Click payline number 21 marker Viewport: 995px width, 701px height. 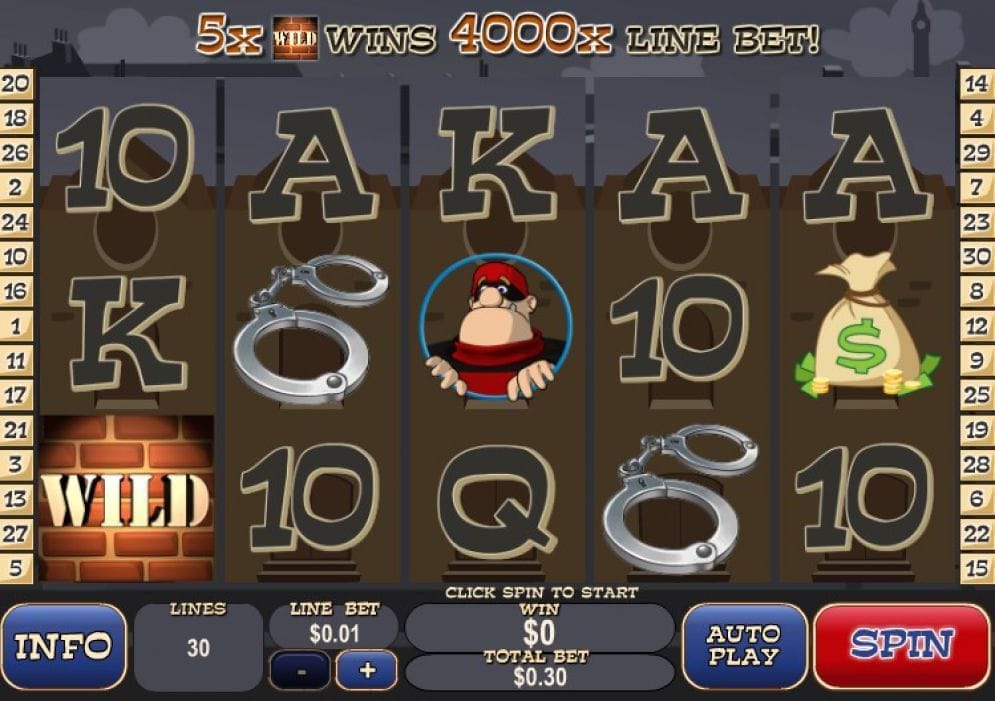point(16,429)
